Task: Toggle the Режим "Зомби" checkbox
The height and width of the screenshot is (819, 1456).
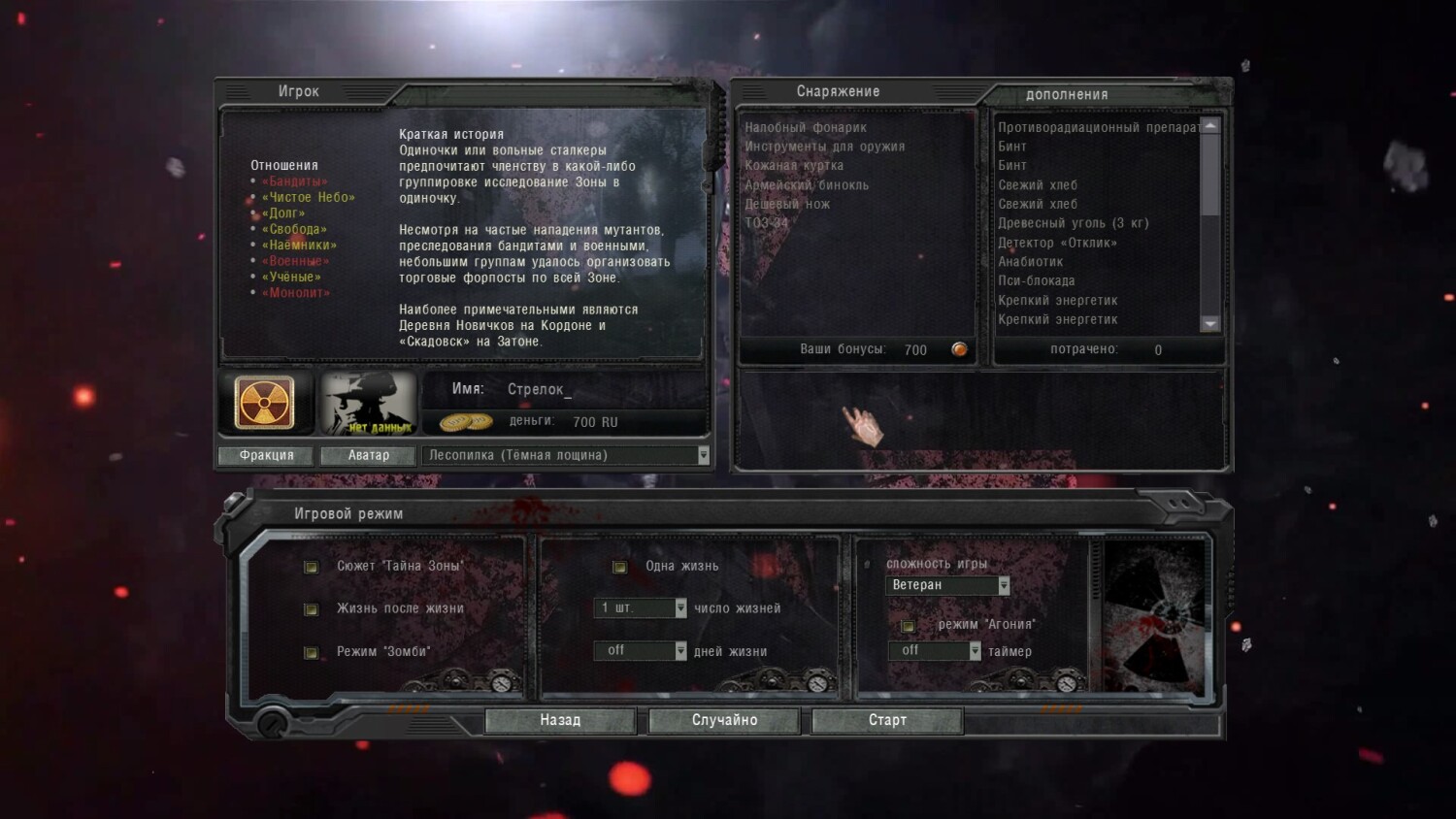Action: [311, 652]
